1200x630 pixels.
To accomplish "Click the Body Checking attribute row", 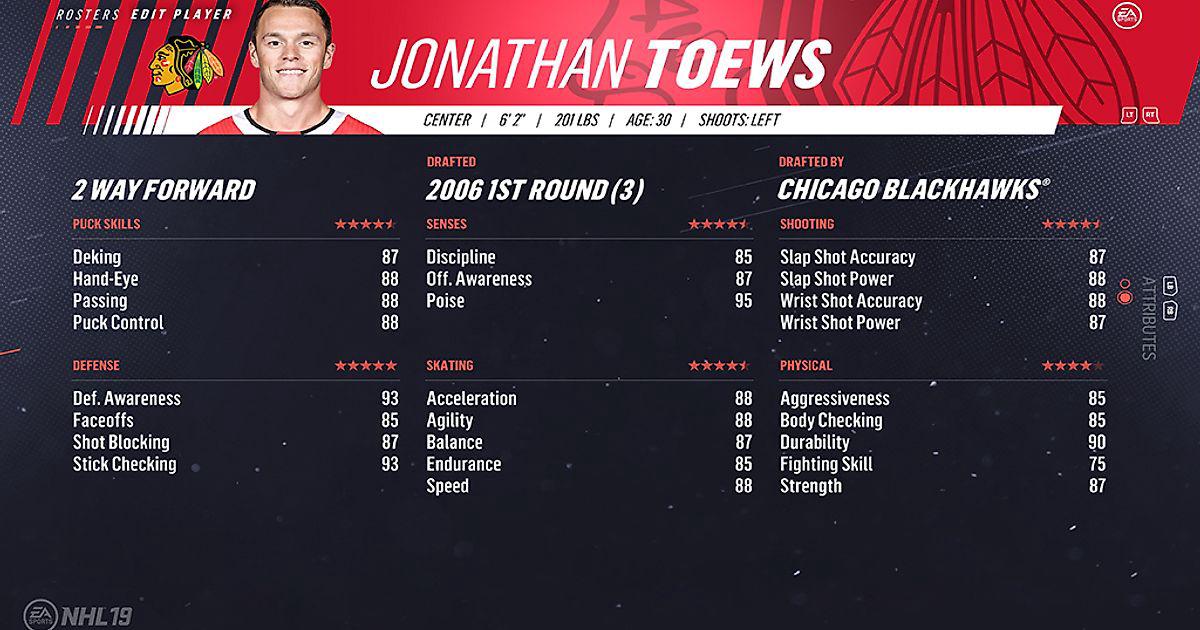I will (x=942, y=420).
